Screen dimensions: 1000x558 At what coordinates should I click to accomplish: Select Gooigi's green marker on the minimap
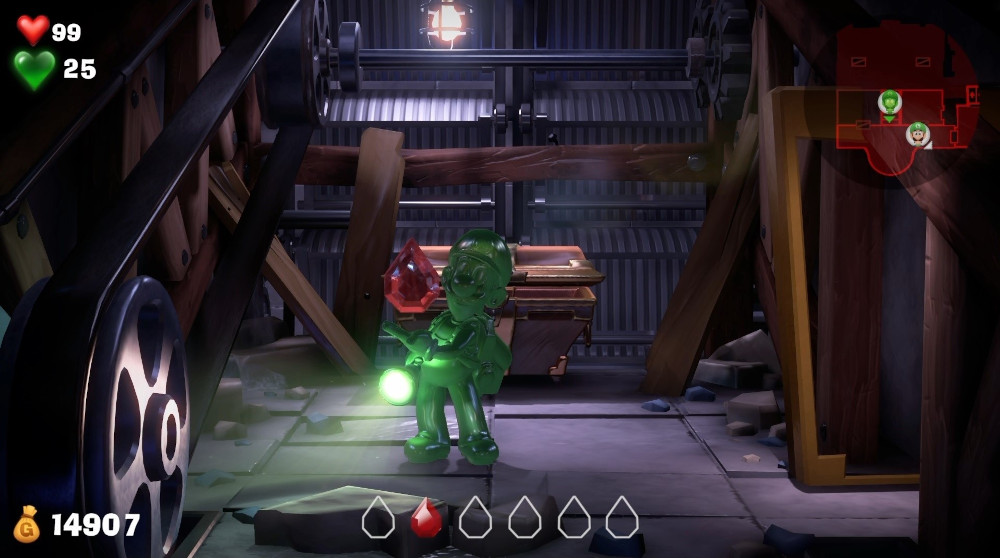tap(889, 102)
